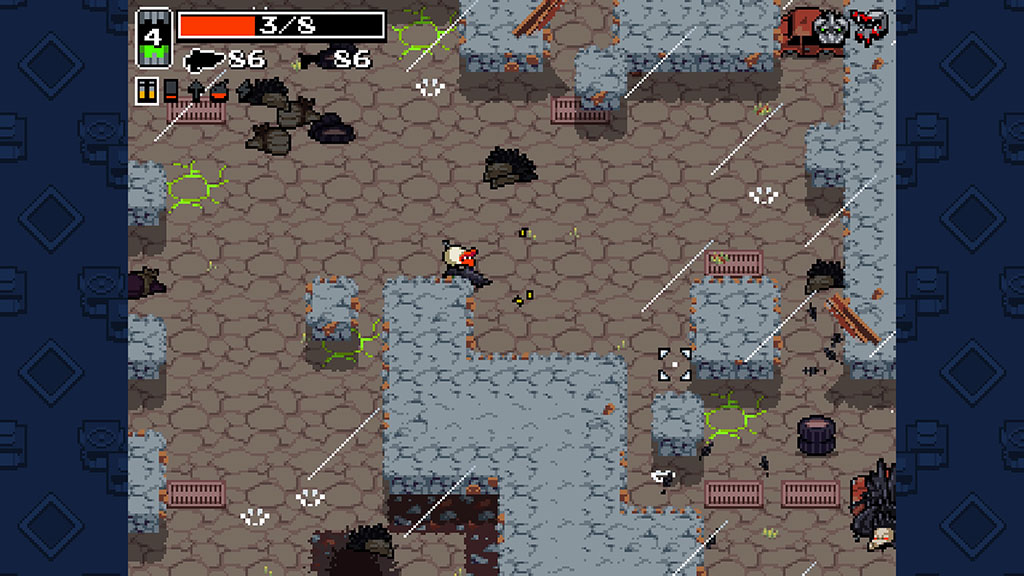Click the green-eyed skull mutation icon
The height and width of the screenshot is (576, 1024).
tap(831, 27)
